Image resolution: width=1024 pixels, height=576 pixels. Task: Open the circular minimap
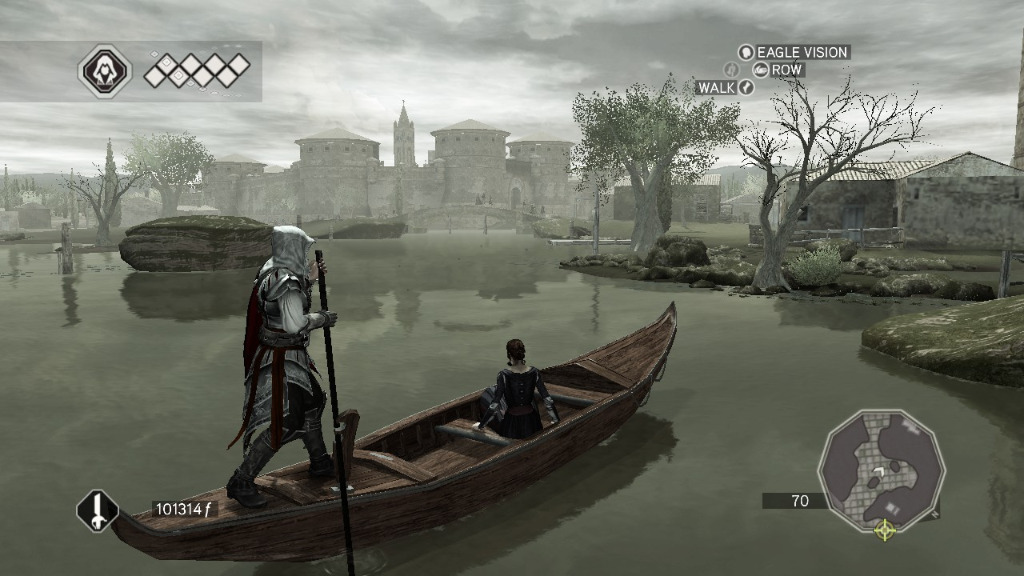pyautogui.click(x=881, y=470)
